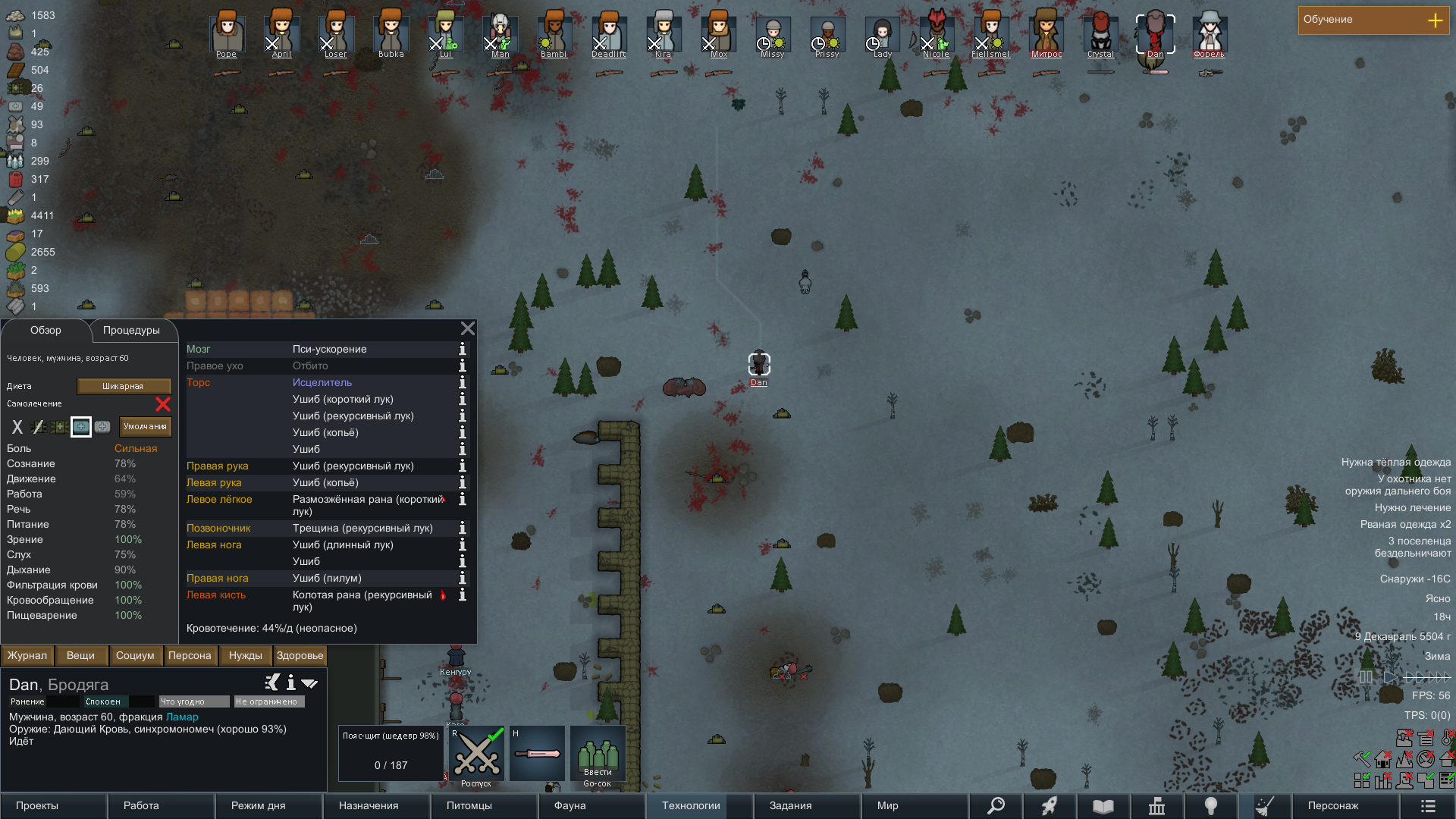Screen dimensions: 1456x819
Task: Open the Журнал log tab
Action: [x=27, y=656]
